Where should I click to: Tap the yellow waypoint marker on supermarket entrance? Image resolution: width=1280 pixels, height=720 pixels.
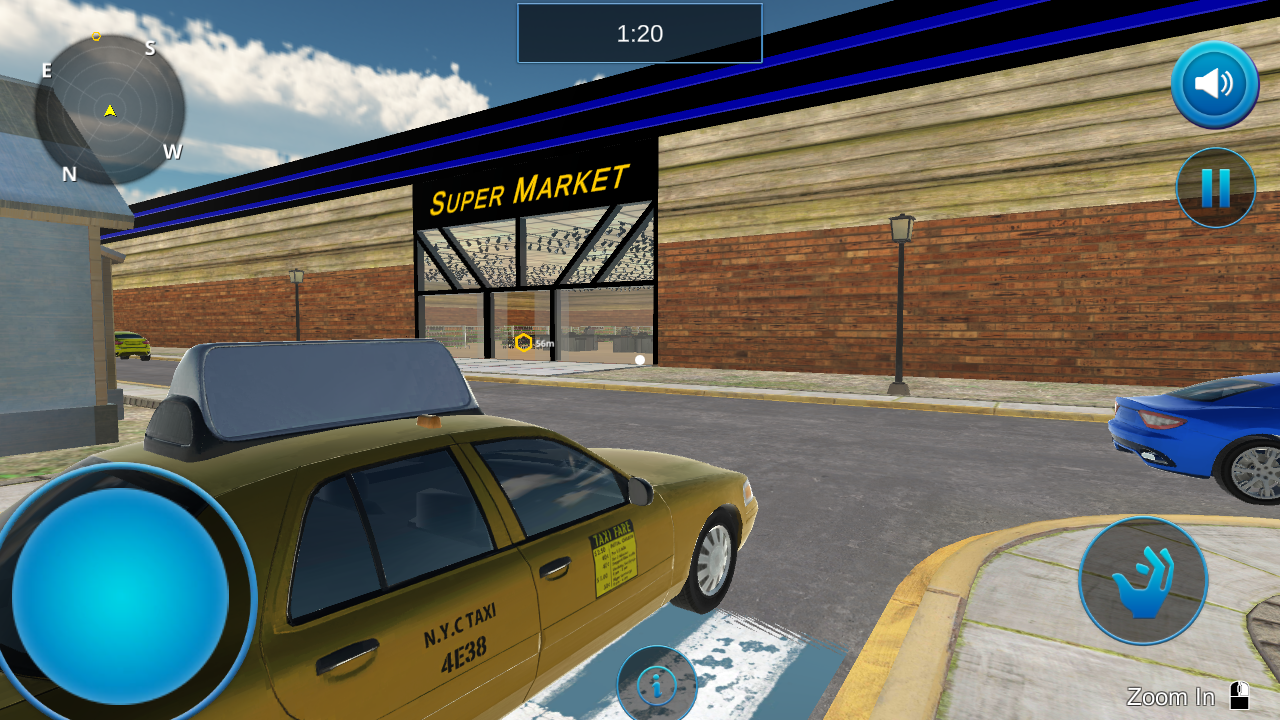pos(524,342)
